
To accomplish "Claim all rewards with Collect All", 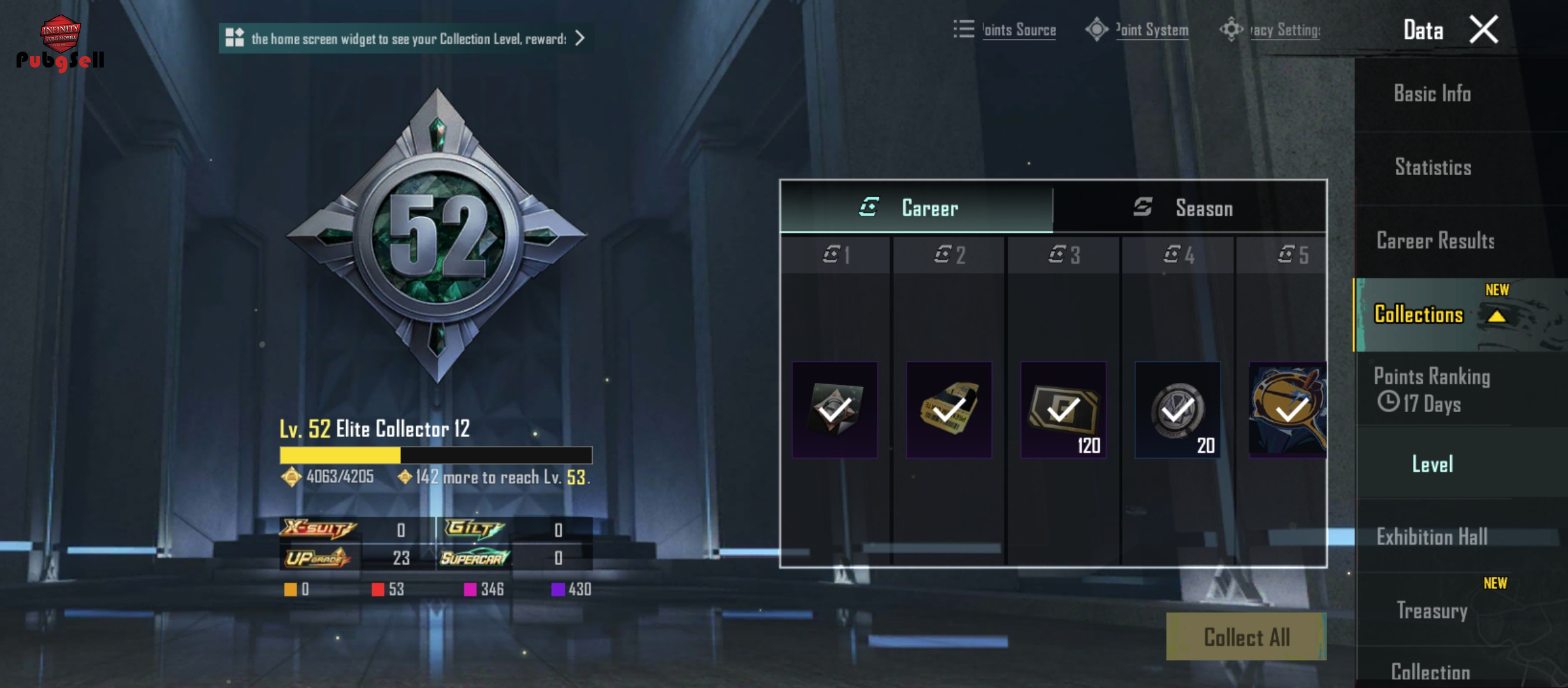I will 1246,636.
